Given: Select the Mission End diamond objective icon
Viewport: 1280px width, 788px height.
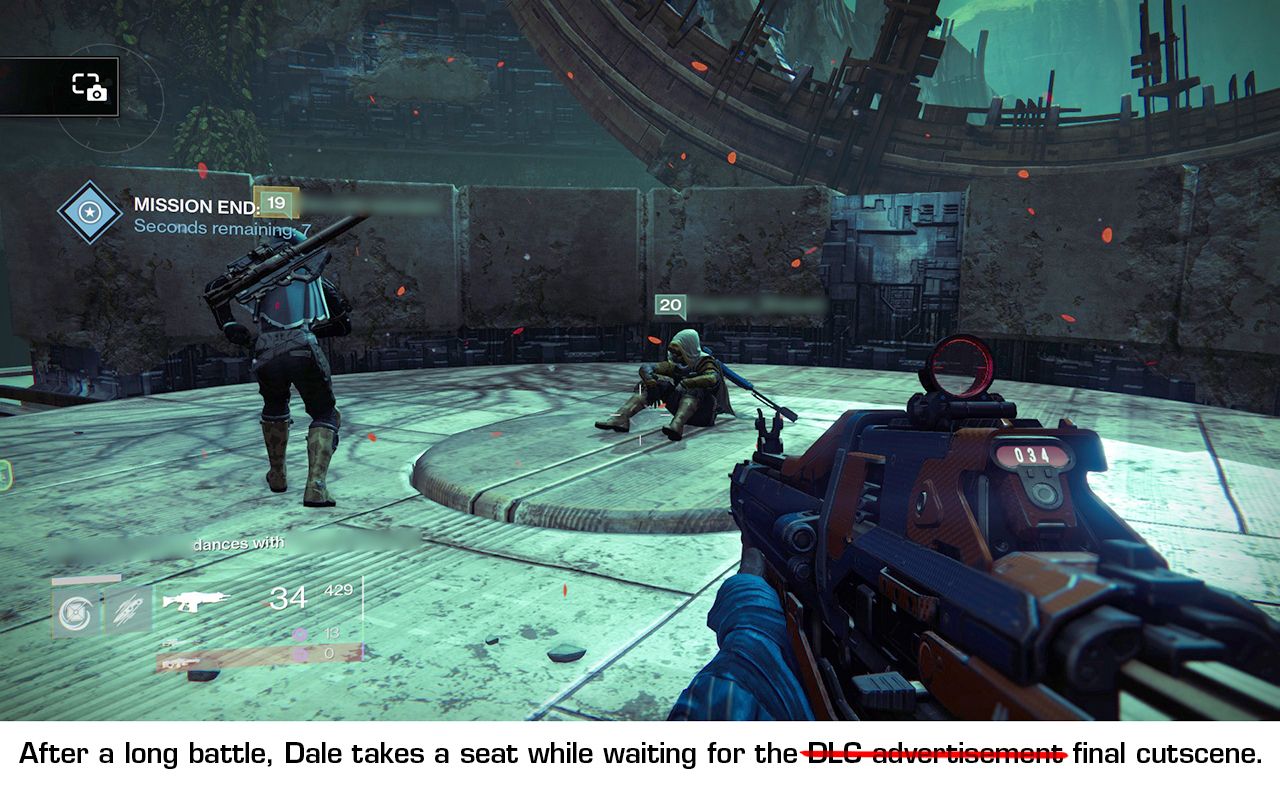Looking at the screenshot, I should (90, 213).
